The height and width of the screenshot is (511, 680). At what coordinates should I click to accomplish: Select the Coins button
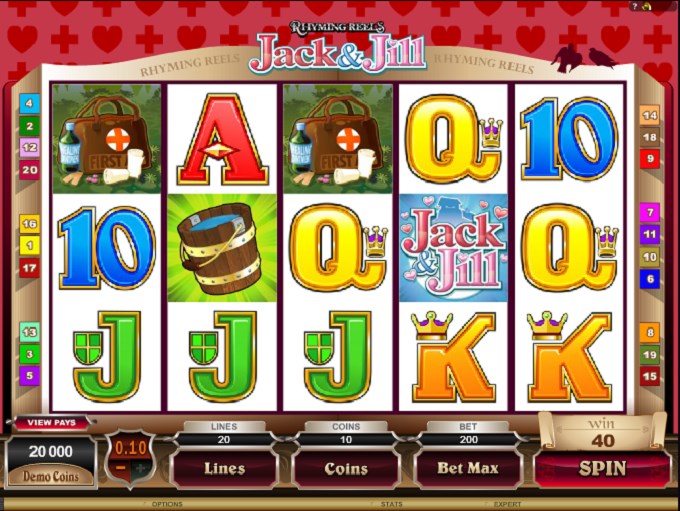(x=345, y=468)
